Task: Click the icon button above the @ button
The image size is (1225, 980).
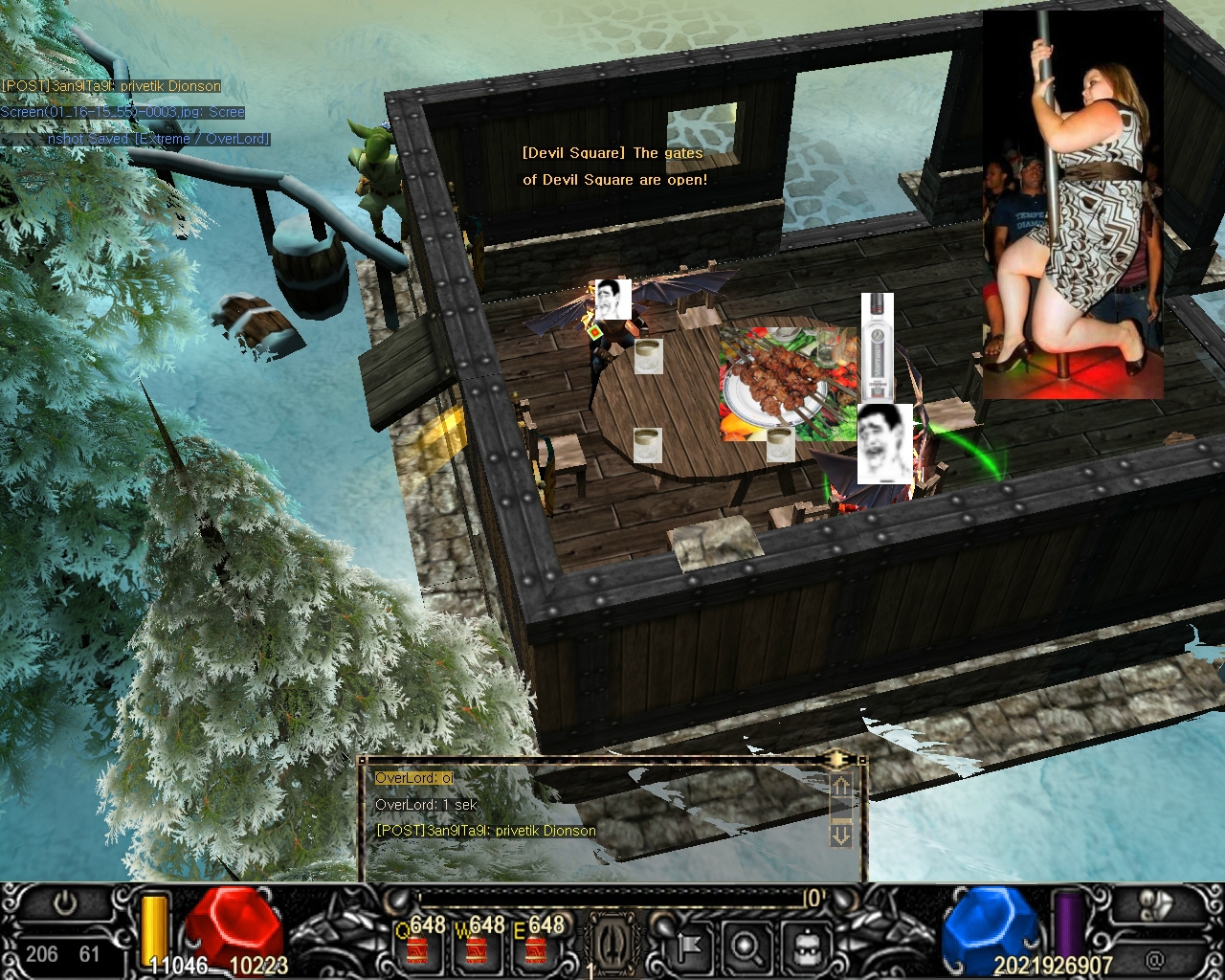Action: click(1157, 906)
